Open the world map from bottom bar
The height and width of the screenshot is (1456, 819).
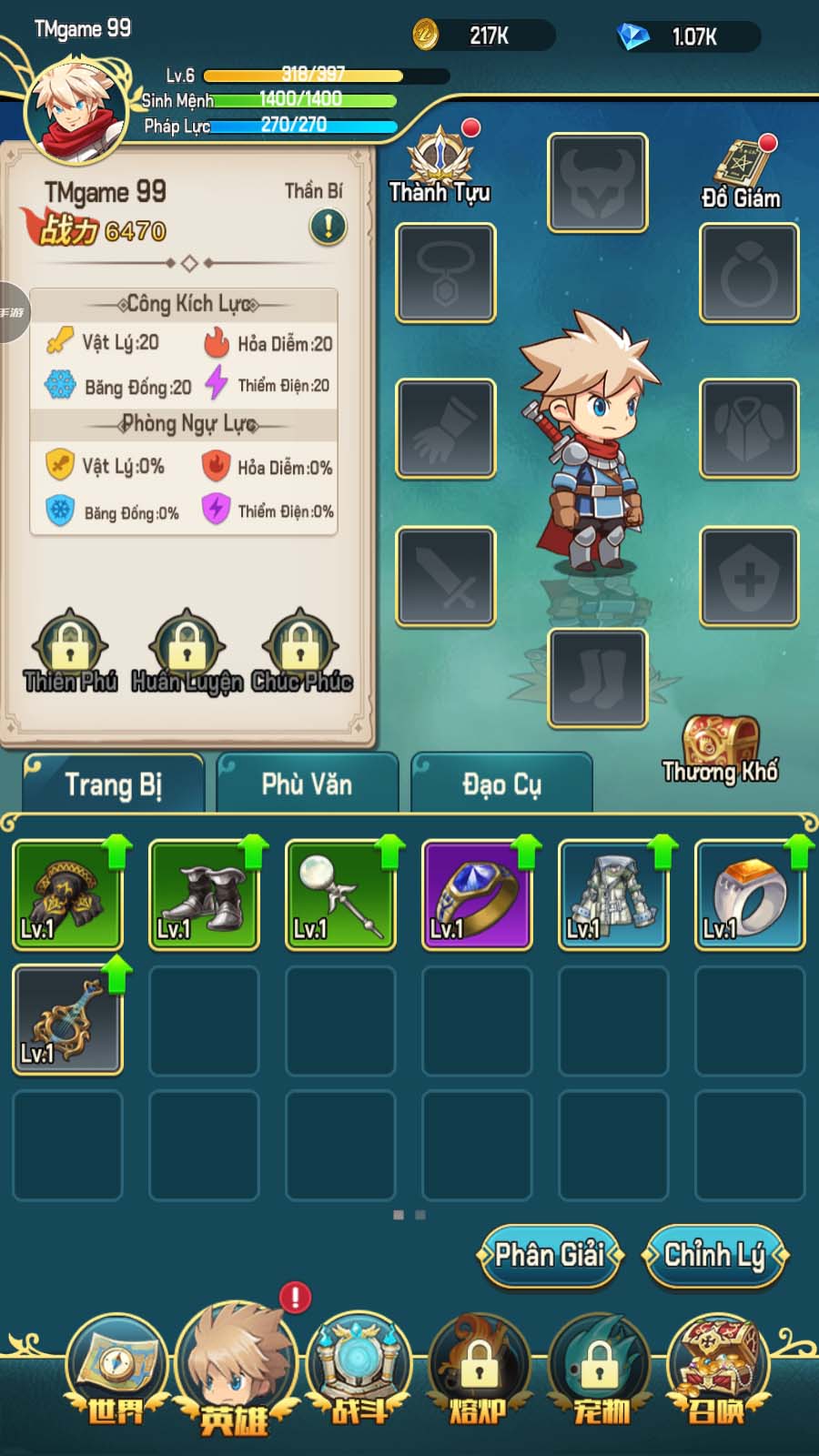tap(116, 1370)
